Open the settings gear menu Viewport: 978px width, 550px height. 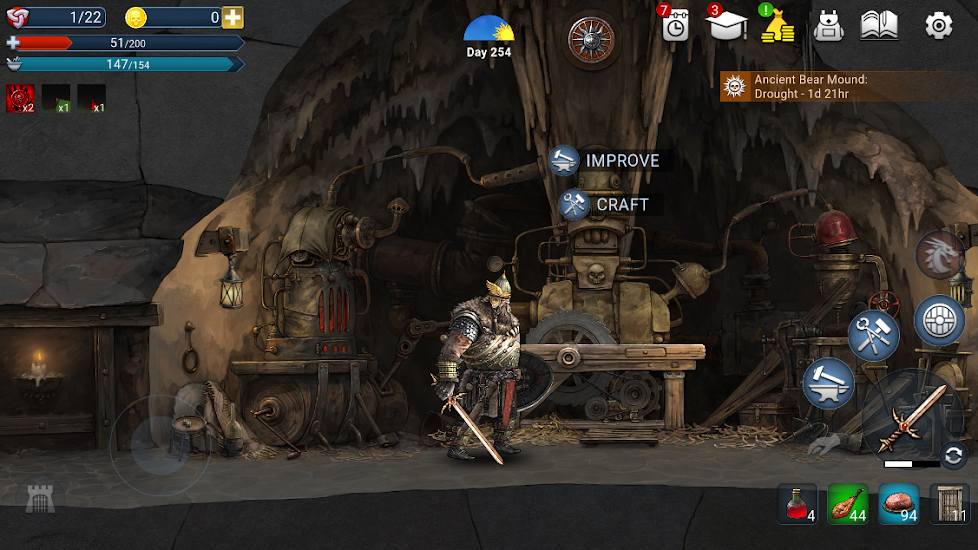click(938, 25)
